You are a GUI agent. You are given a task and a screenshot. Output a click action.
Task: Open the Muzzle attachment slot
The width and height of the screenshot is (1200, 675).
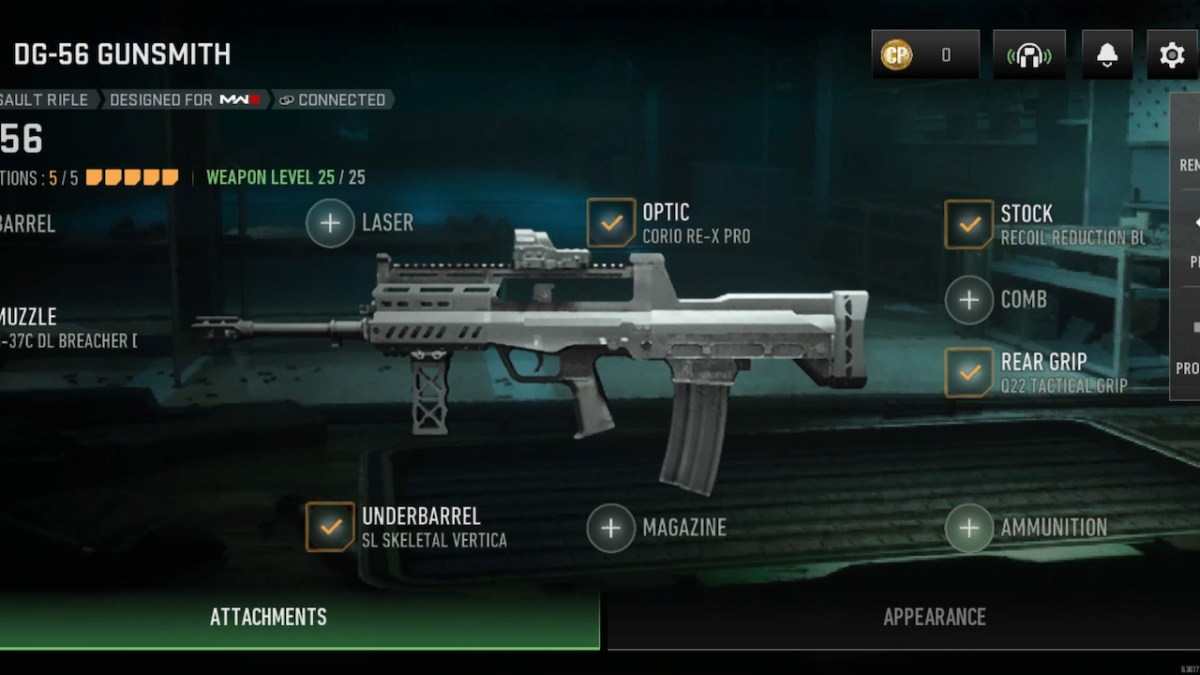click(40, 328)
